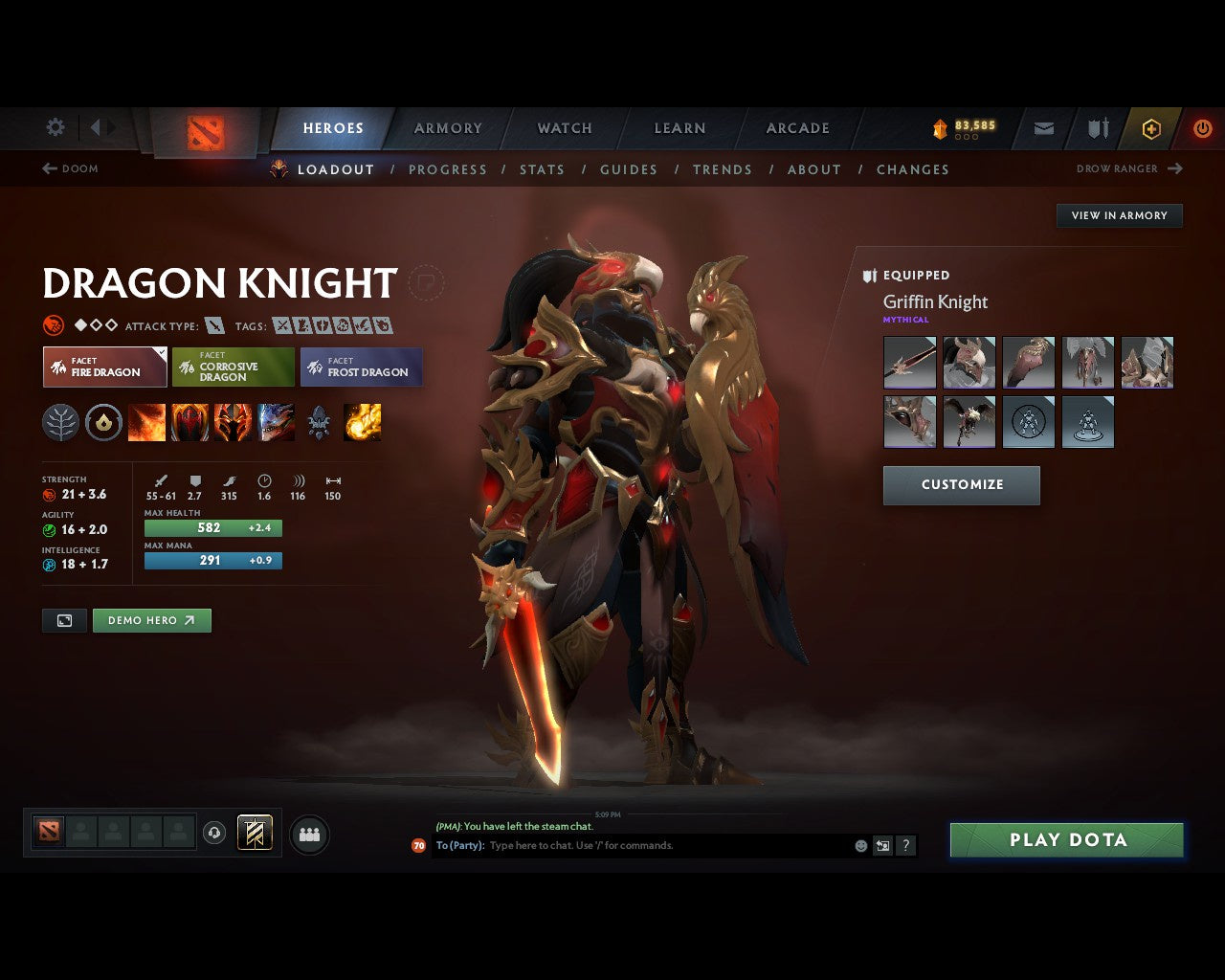Open the Breathe Fire ability details
The height and width of the screenshot is (980, 1225).
coord(147,422)
